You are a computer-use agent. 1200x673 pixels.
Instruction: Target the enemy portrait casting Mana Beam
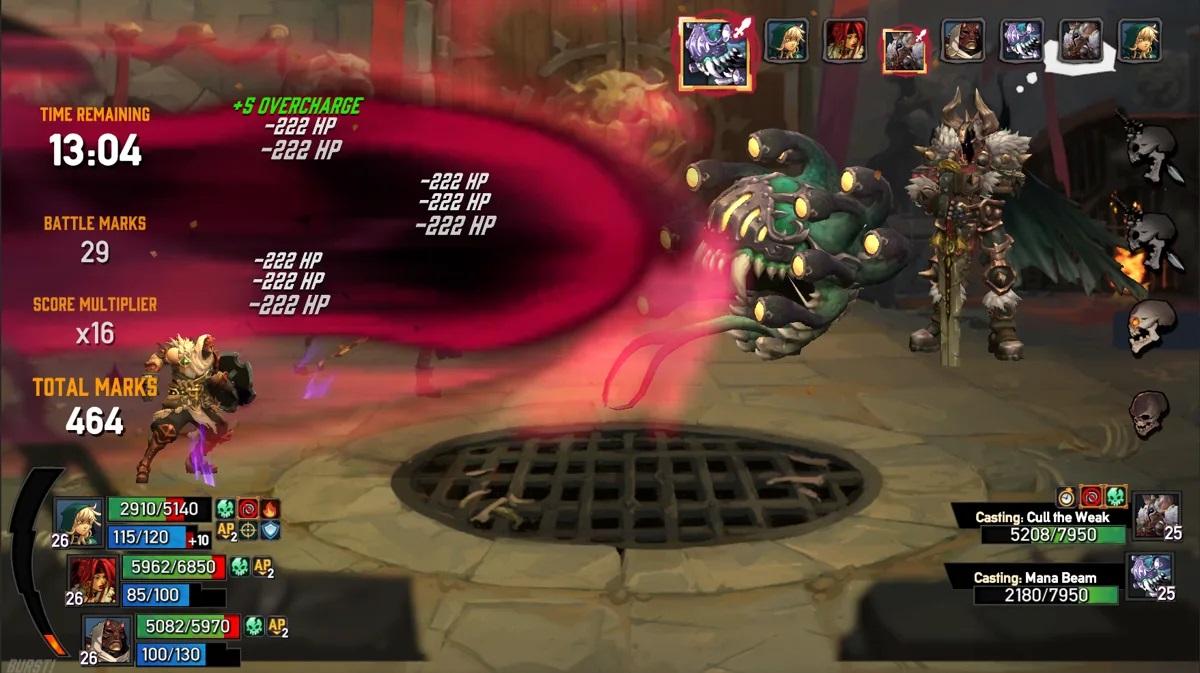click(x=1150, y=576)
